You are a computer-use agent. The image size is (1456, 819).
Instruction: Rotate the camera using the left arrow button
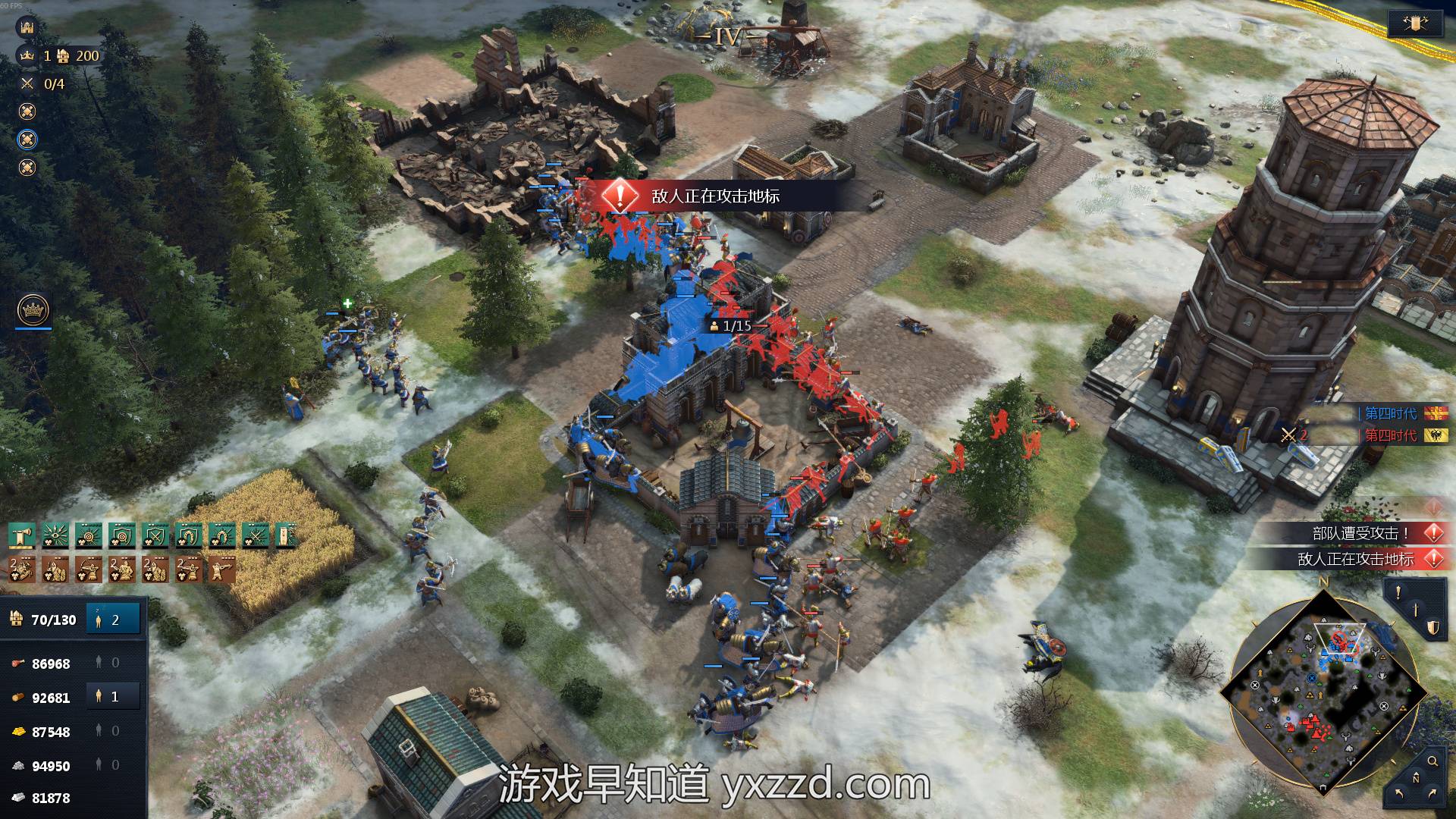pos(1399,794)
